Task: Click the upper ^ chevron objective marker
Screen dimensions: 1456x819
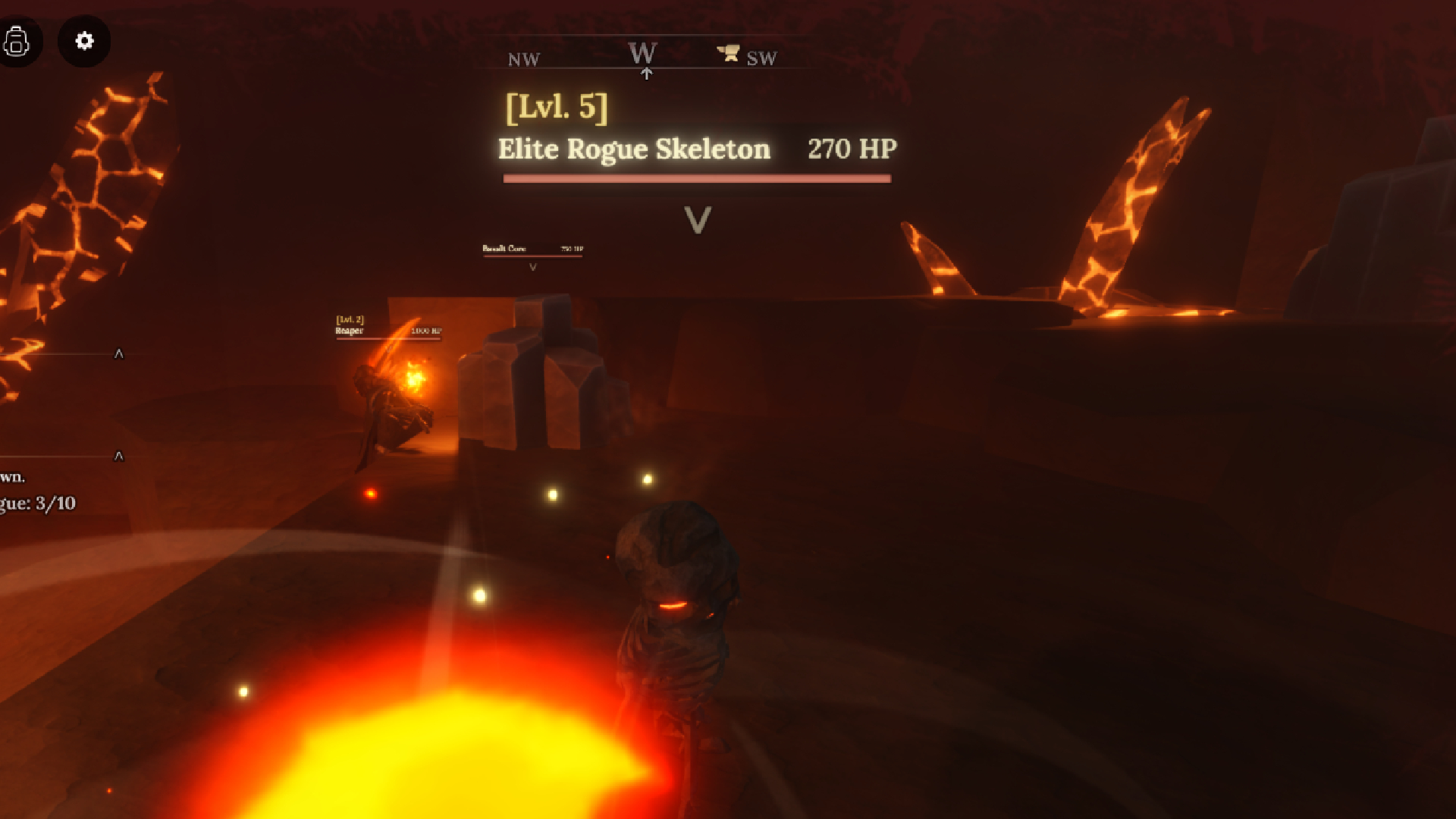Action: click(118, 353)
